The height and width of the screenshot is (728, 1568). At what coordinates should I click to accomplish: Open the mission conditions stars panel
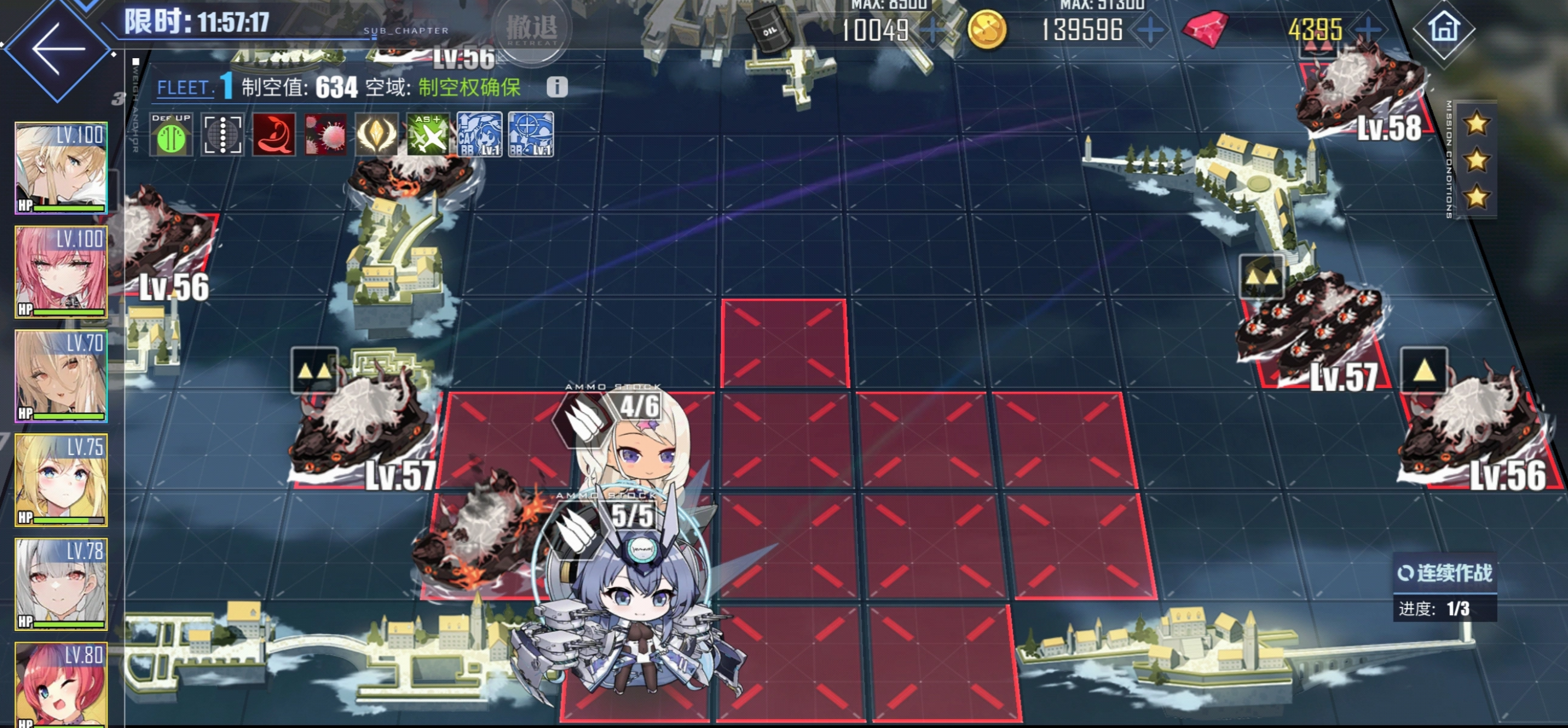coord(1477,161)
